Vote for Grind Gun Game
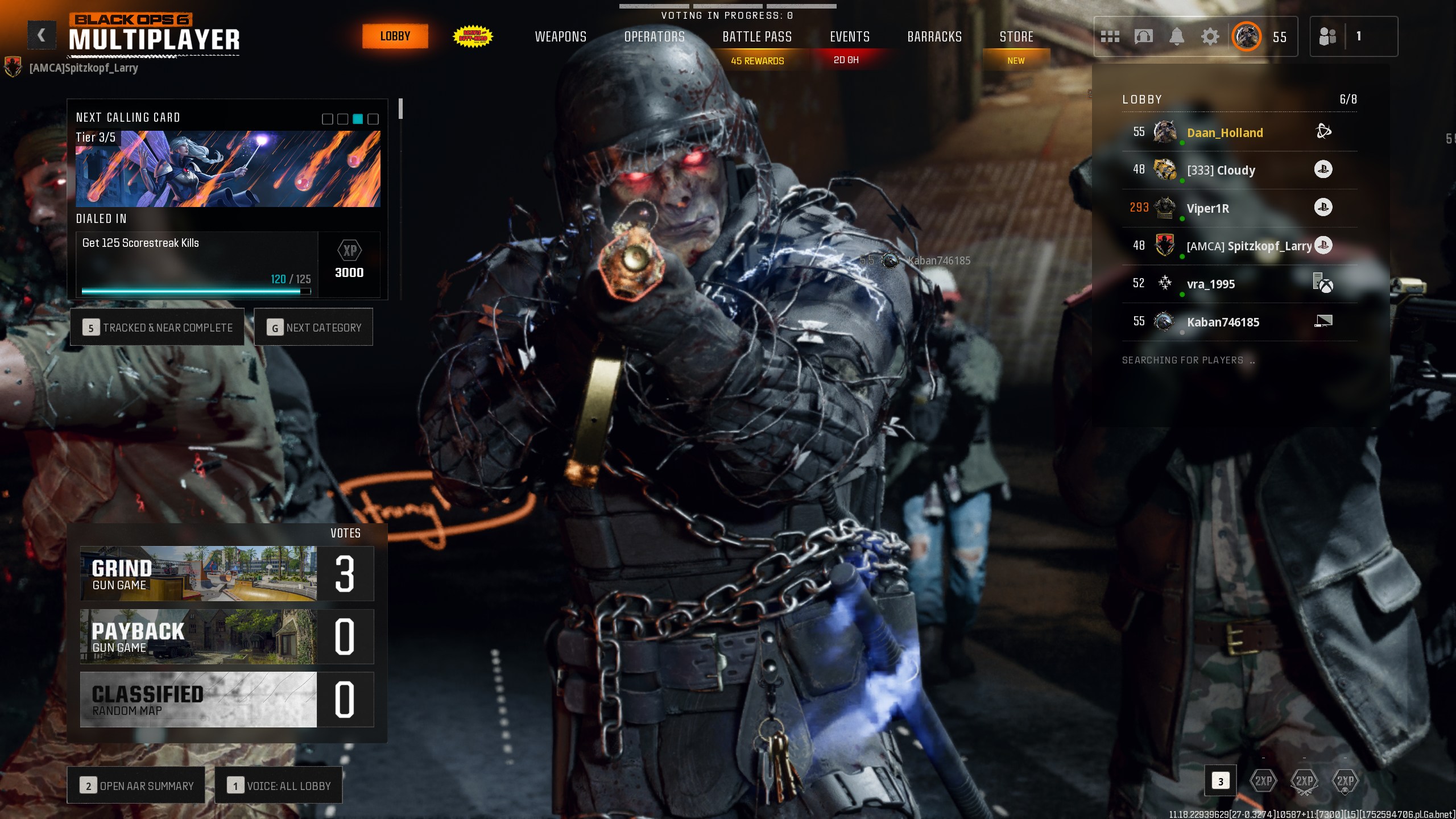The height and width of the screenshot is (819, 1456). tap(227, 573)
